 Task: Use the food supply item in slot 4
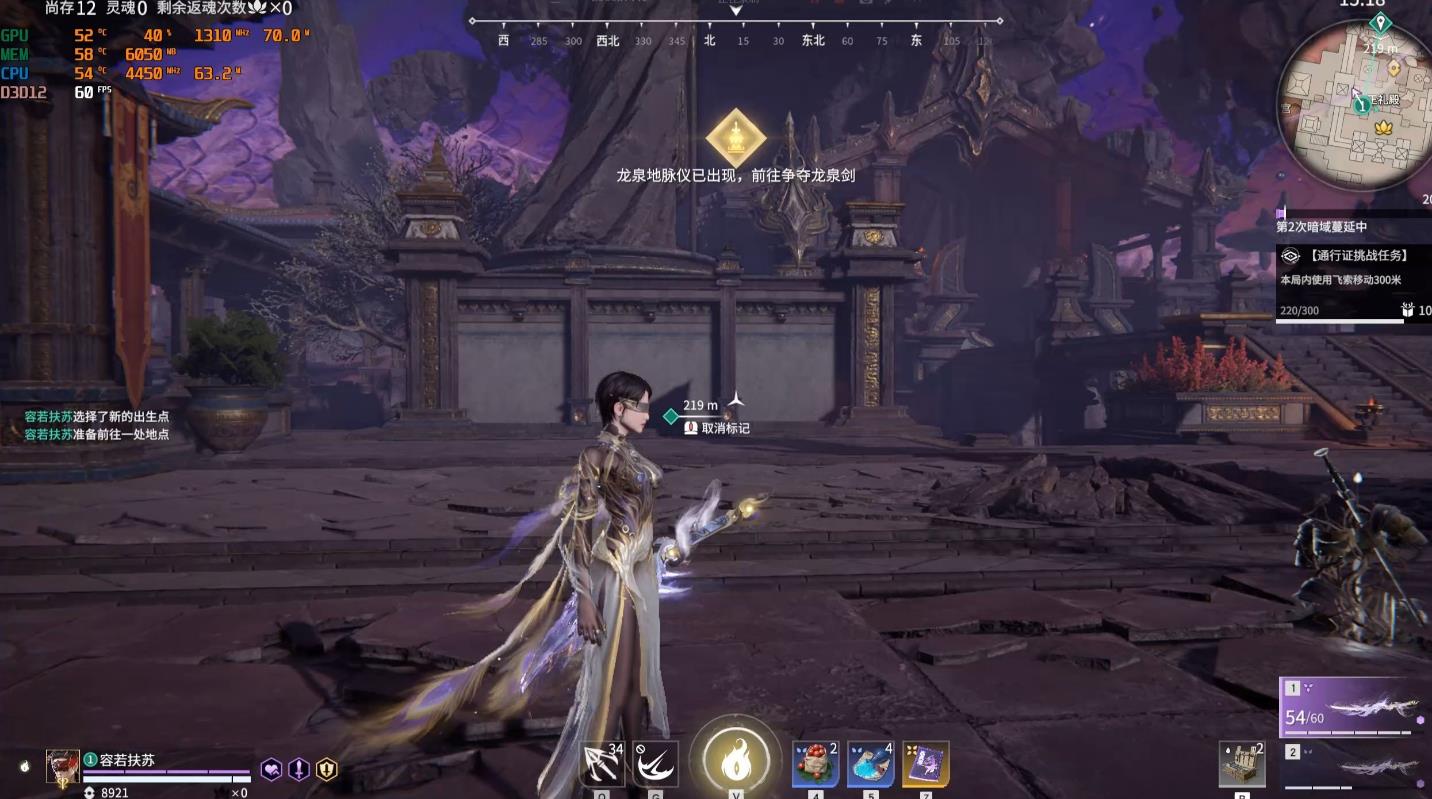coord(814,762)
